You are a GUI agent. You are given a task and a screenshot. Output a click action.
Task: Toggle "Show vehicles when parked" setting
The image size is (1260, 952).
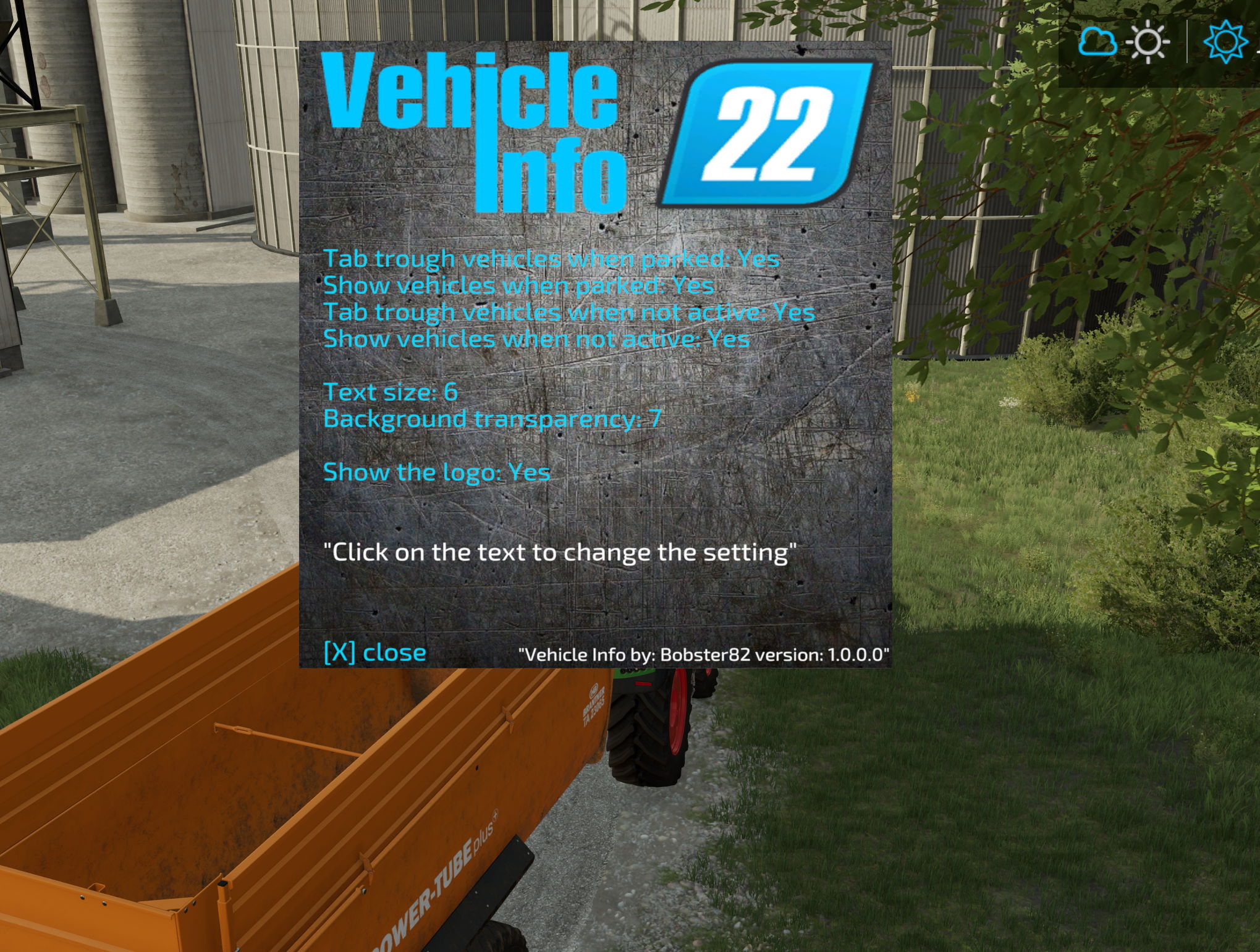pyautogui.click(x=518, y=285)
